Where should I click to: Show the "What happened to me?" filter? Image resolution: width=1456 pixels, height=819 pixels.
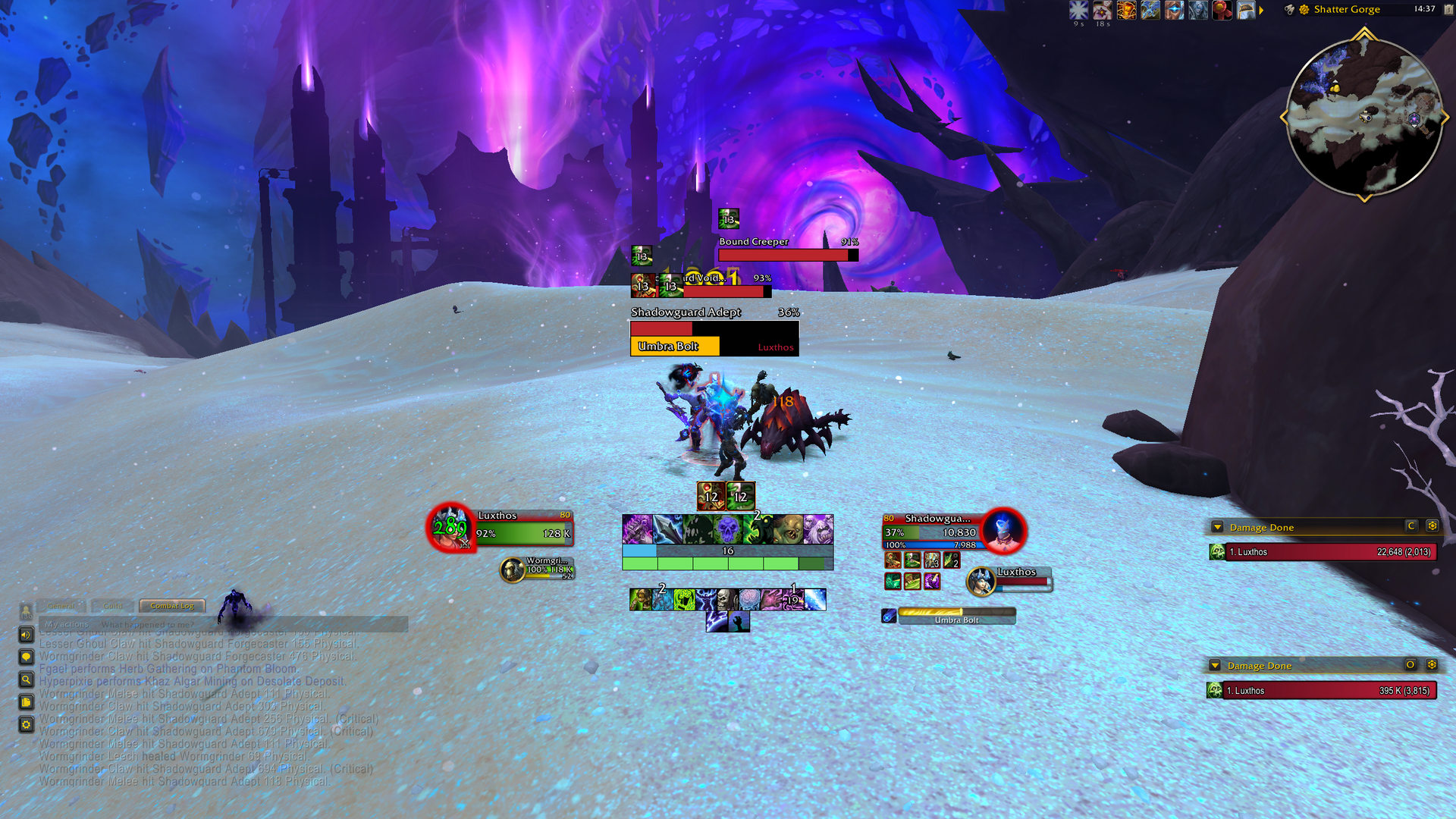click(147, 624)
